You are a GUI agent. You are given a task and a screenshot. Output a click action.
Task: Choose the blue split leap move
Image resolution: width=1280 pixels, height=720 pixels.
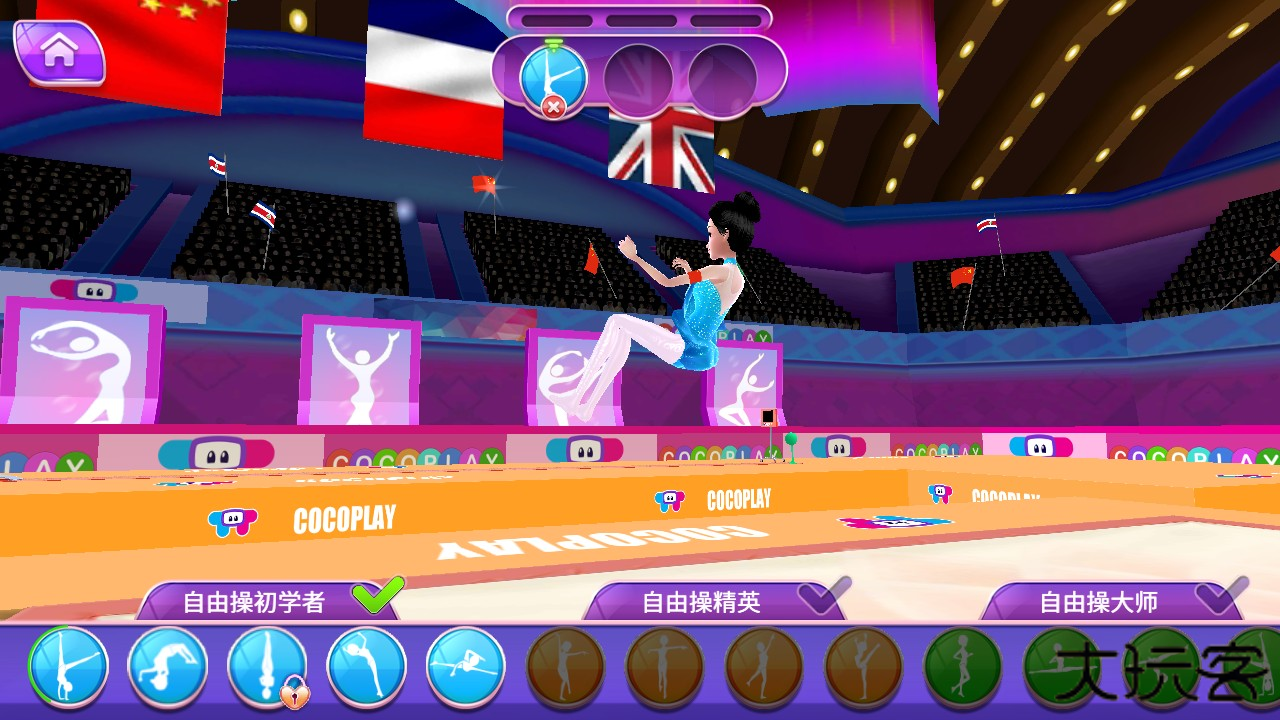click(466, 666)
